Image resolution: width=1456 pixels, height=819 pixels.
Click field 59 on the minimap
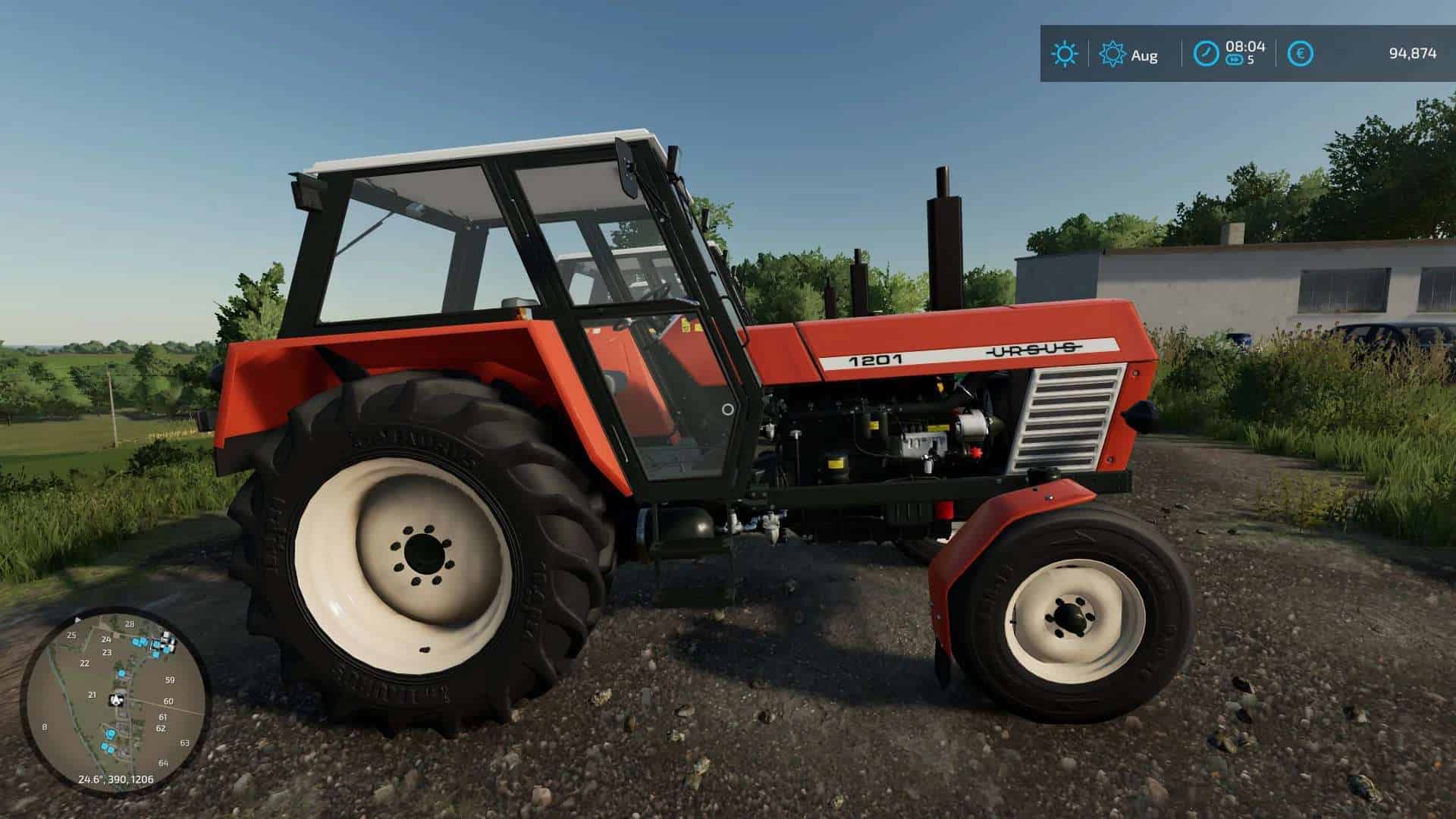pos(170,680)
